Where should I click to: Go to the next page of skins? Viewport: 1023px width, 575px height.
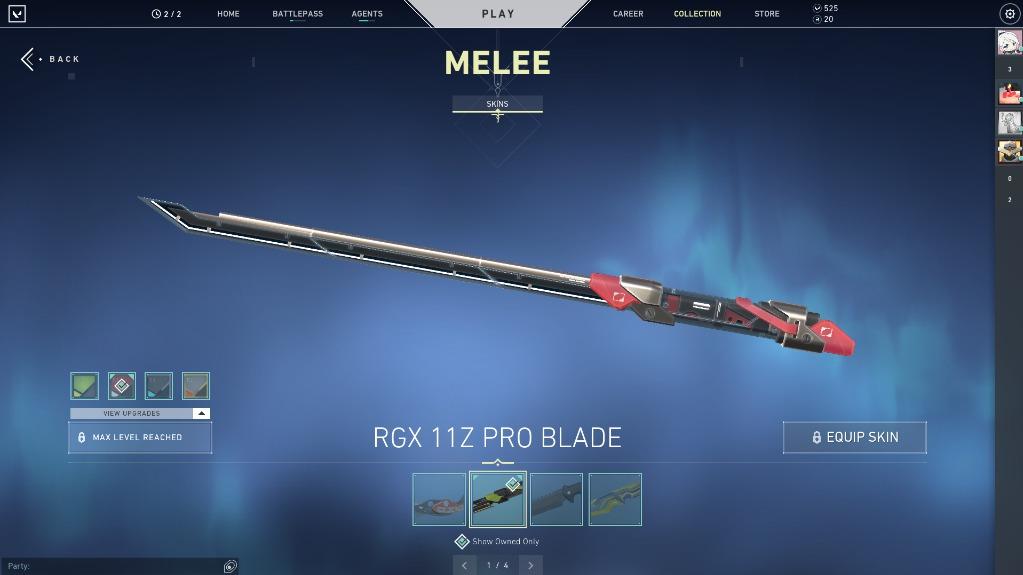(x=530, y=565)
